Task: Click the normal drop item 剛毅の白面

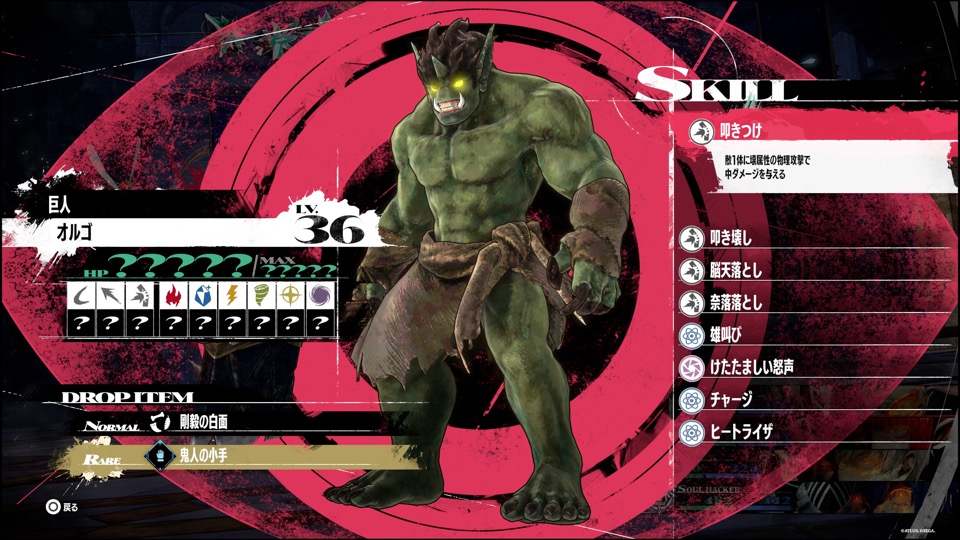Action: (204, 421)
